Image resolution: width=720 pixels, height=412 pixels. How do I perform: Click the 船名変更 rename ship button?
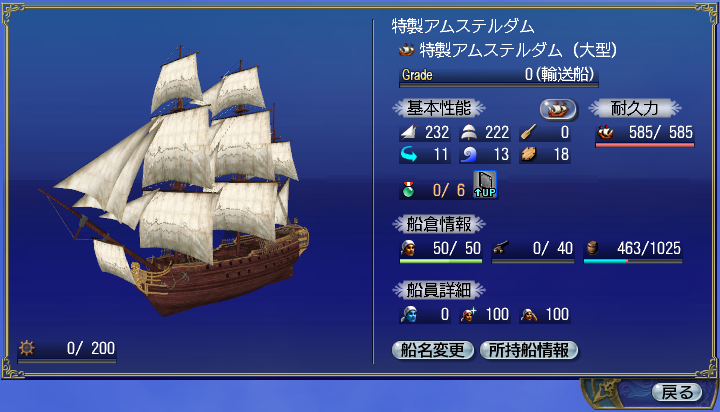tap(433, 350)
